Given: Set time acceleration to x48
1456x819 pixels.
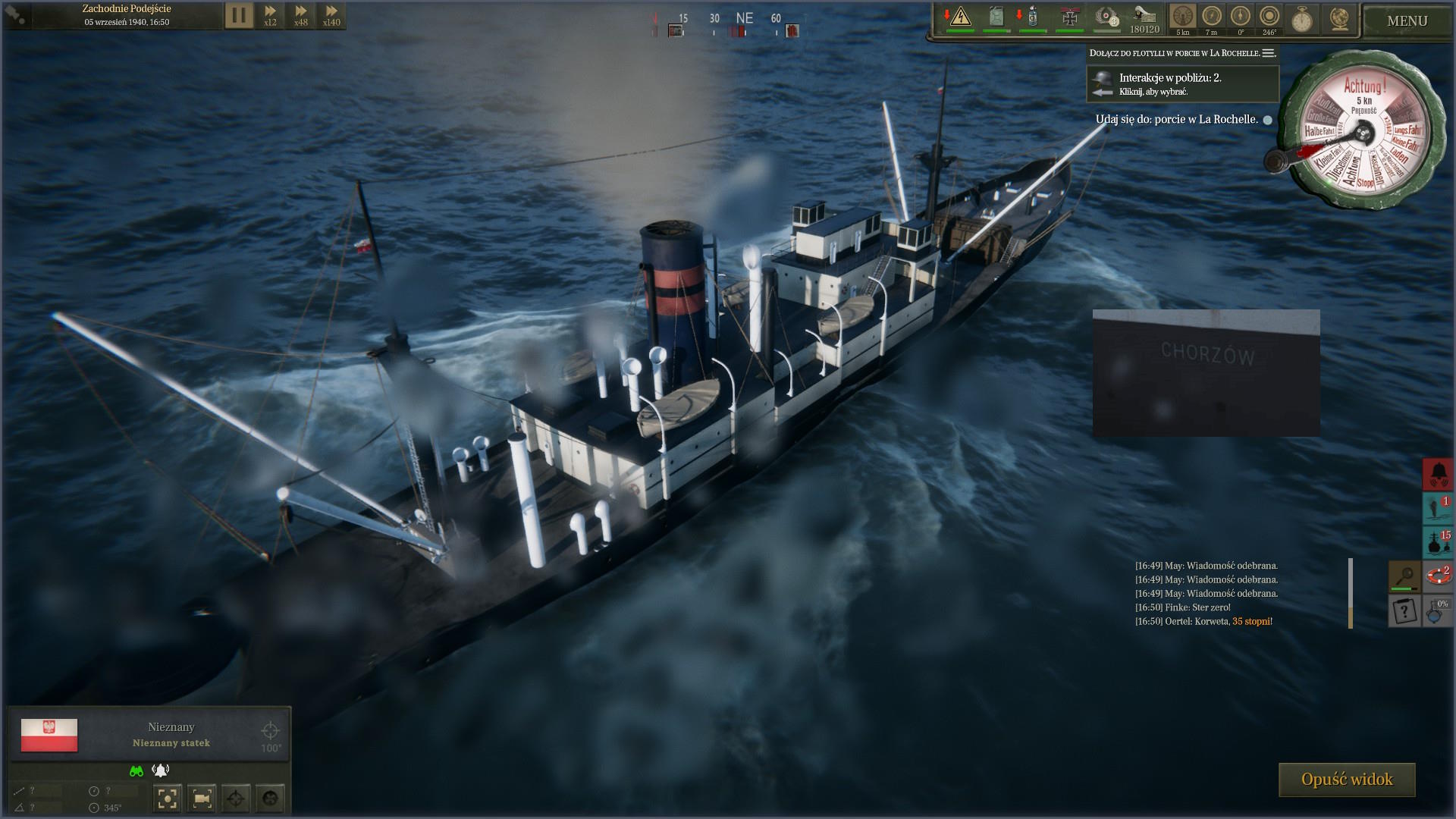Looking at the screenshot, I should coord(301,15).
